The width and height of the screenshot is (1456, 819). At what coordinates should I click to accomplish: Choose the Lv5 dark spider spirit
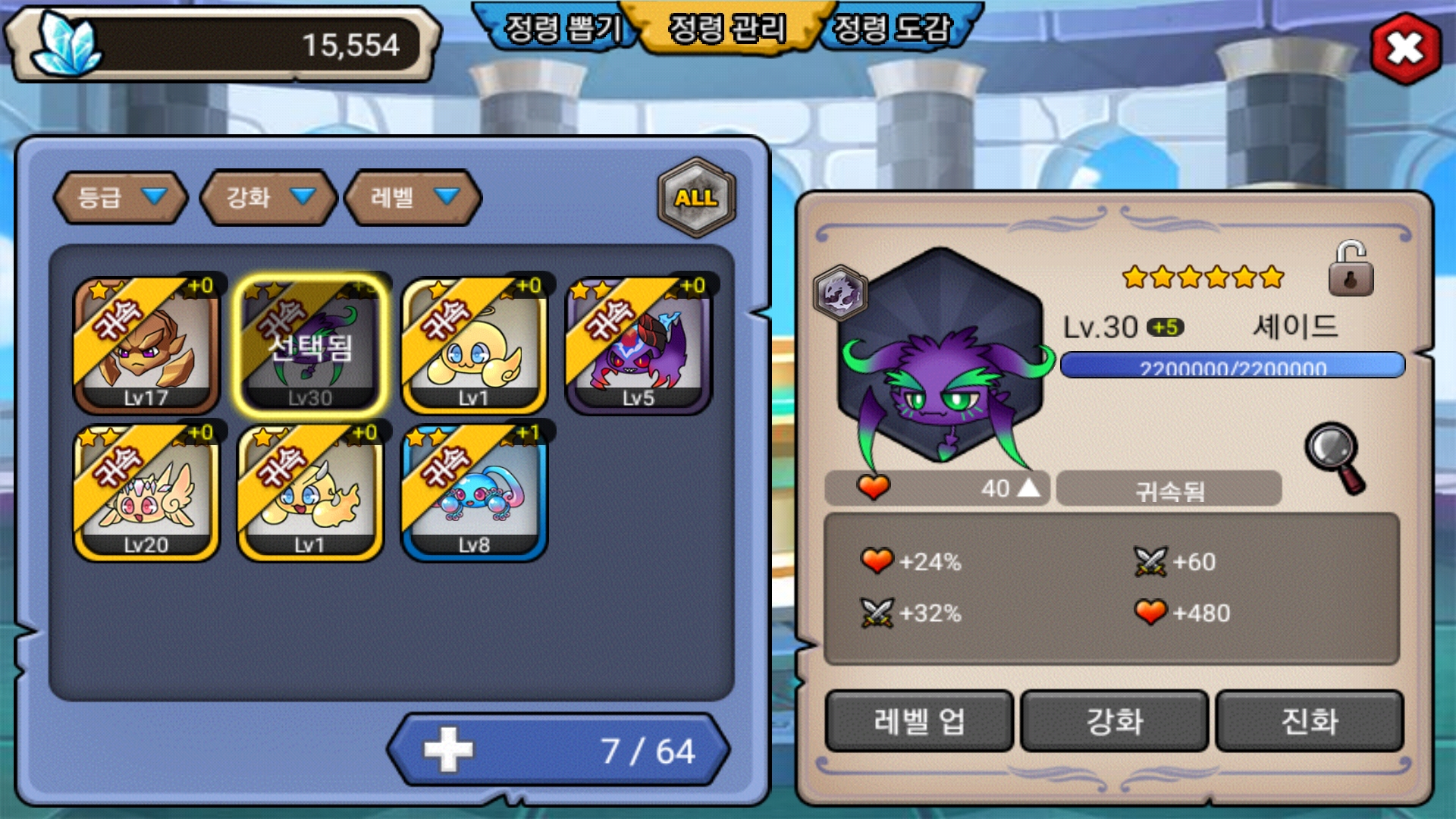tap(639, 346)
